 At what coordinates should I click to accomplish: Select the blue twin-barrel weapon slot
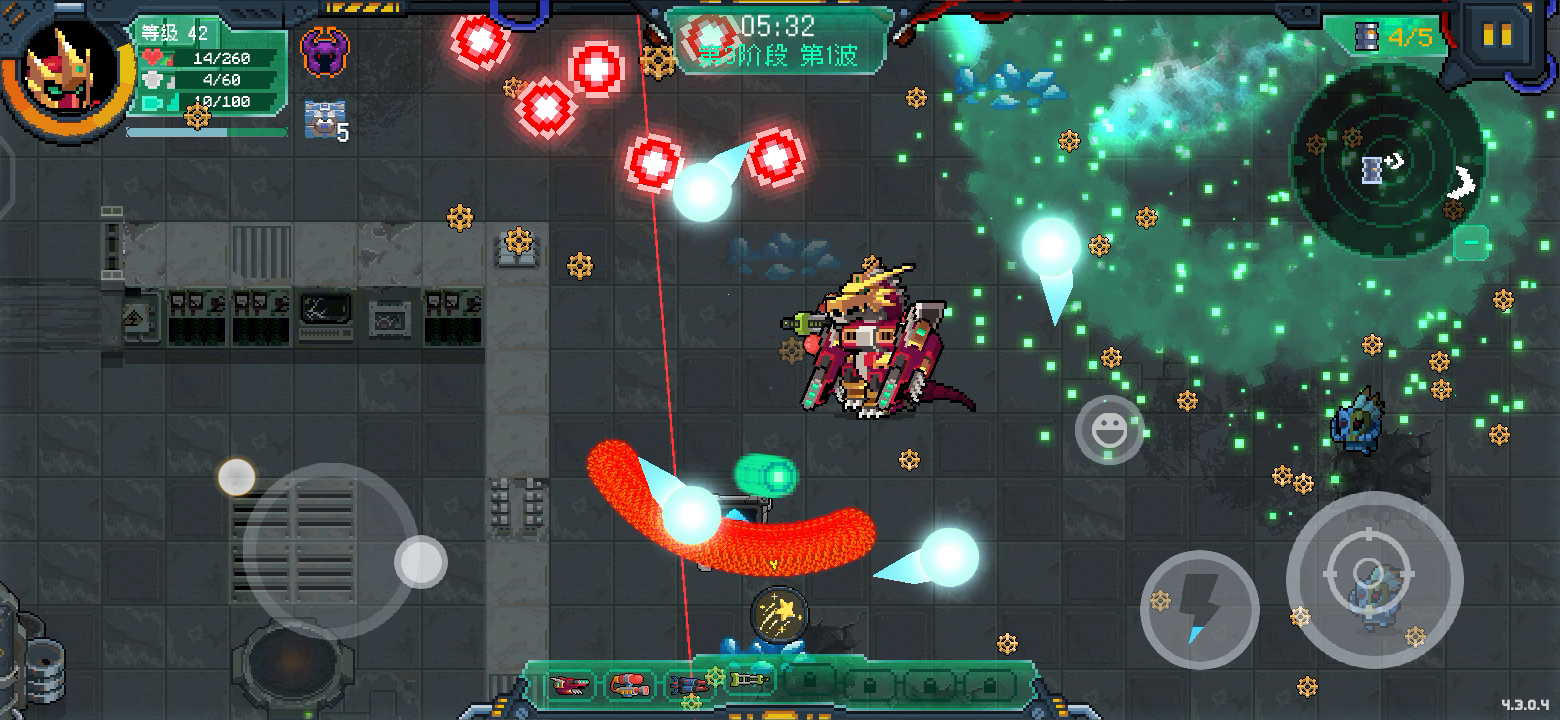coord(689,684)
